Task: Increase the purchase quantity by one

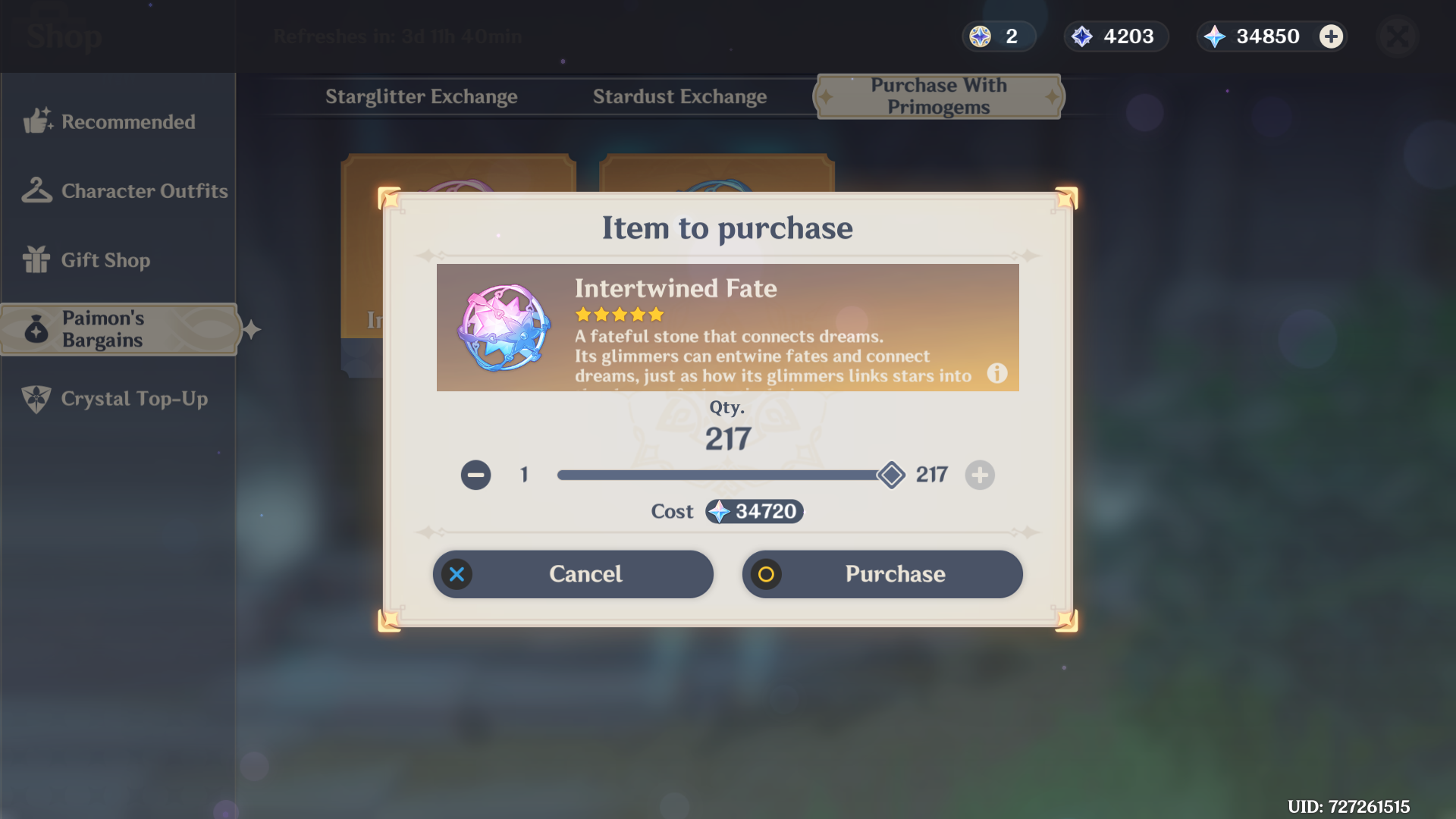Action: (979, 475)
